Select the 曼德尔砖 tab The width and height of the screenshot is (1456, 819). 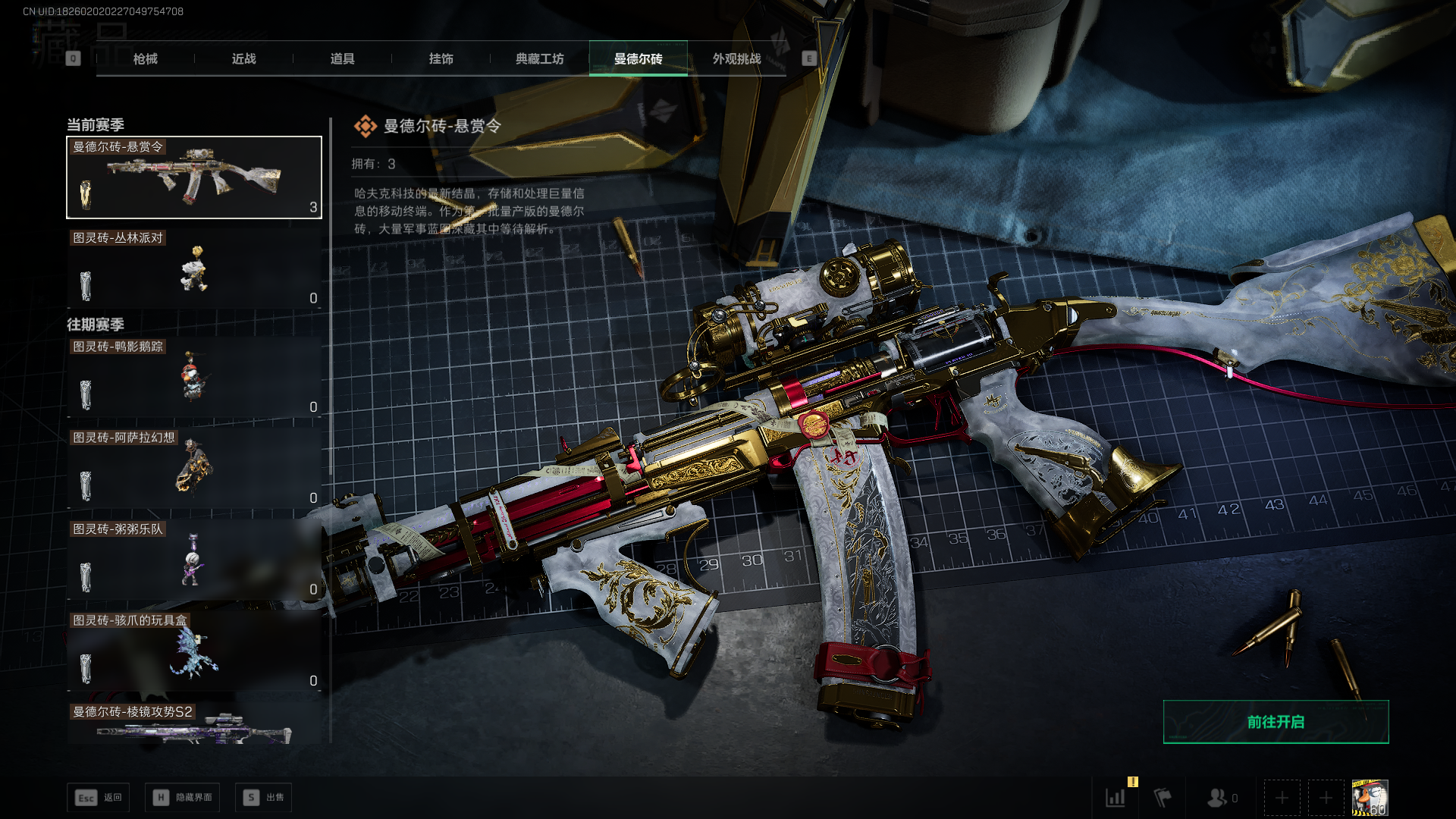[x=638, y=58]
